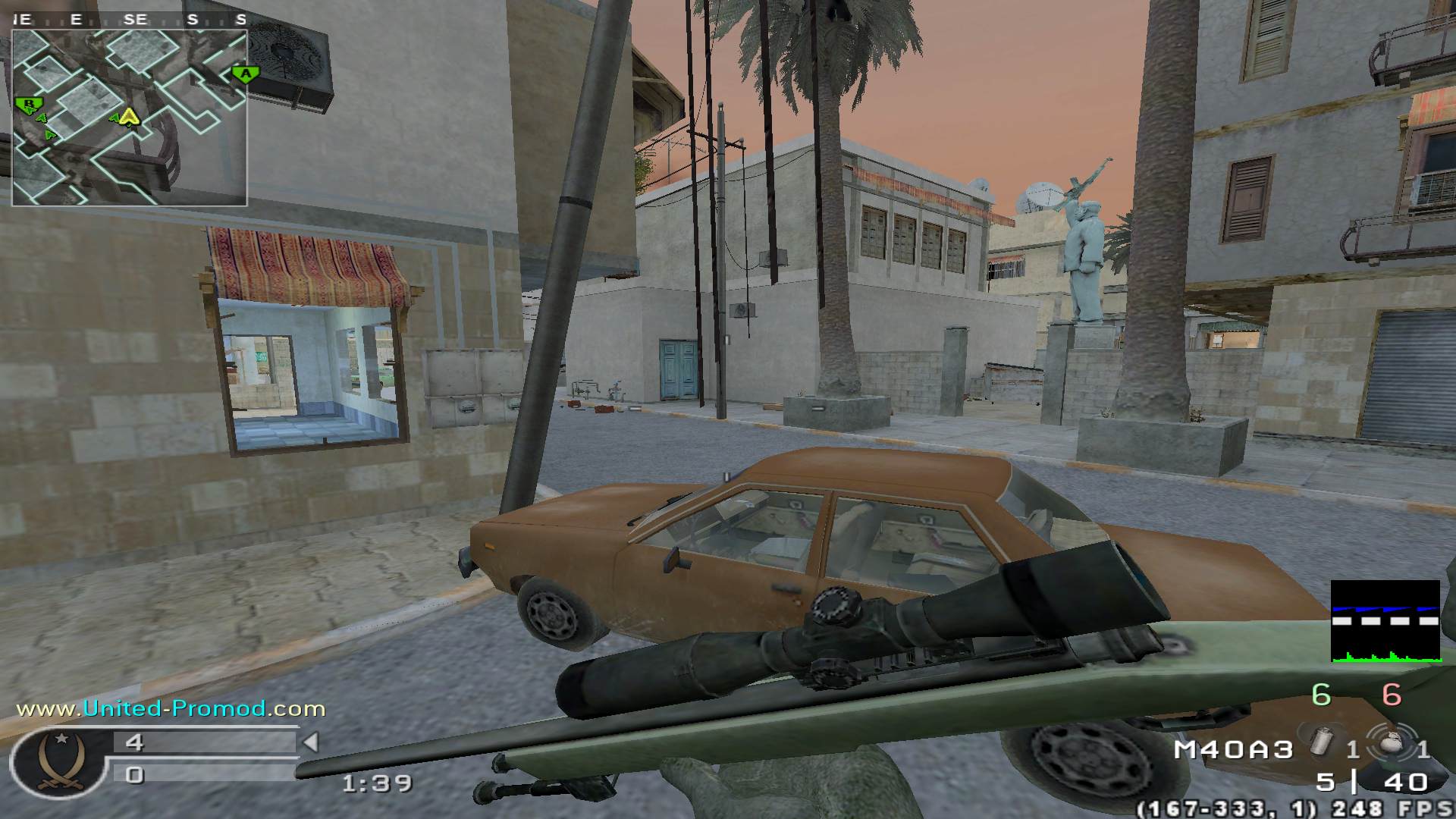The width and height of the screenshot is (1456, 819).
Task: Click the yellow player arrow on minimap
Action: pyautogui.click(x=130, y=117)
